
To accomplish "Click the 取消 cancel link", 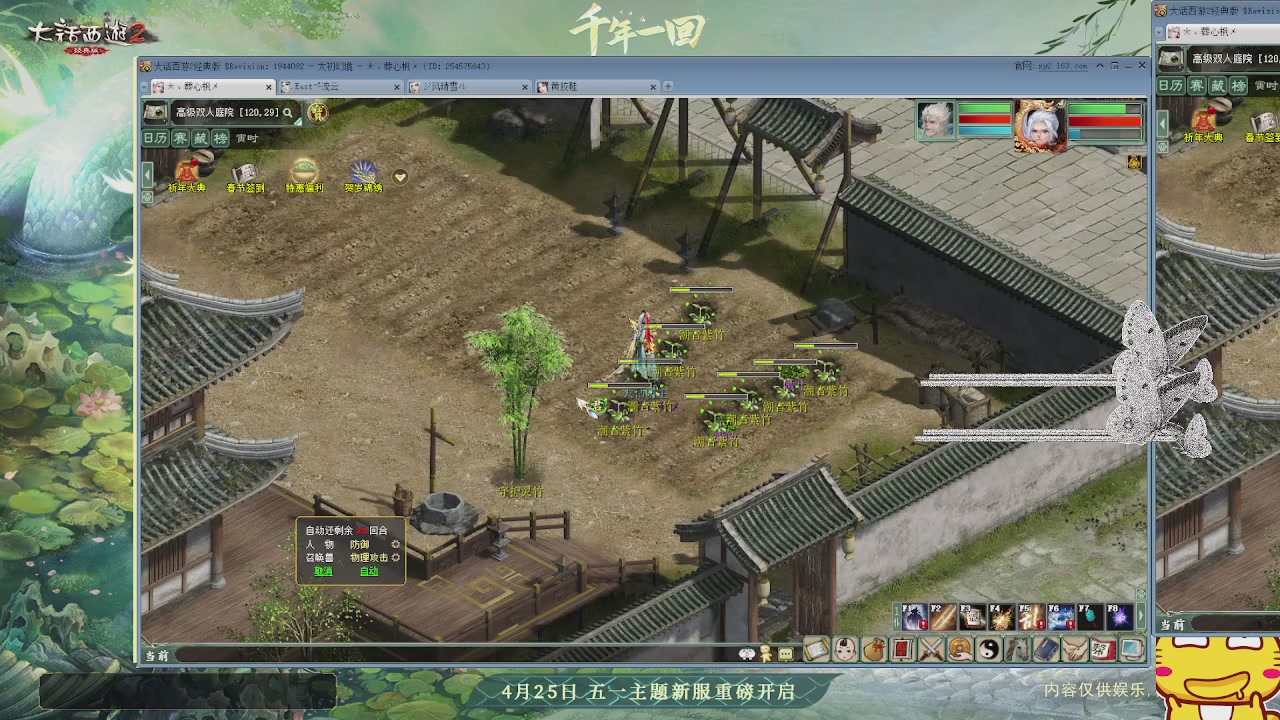I will coord(324,571).
